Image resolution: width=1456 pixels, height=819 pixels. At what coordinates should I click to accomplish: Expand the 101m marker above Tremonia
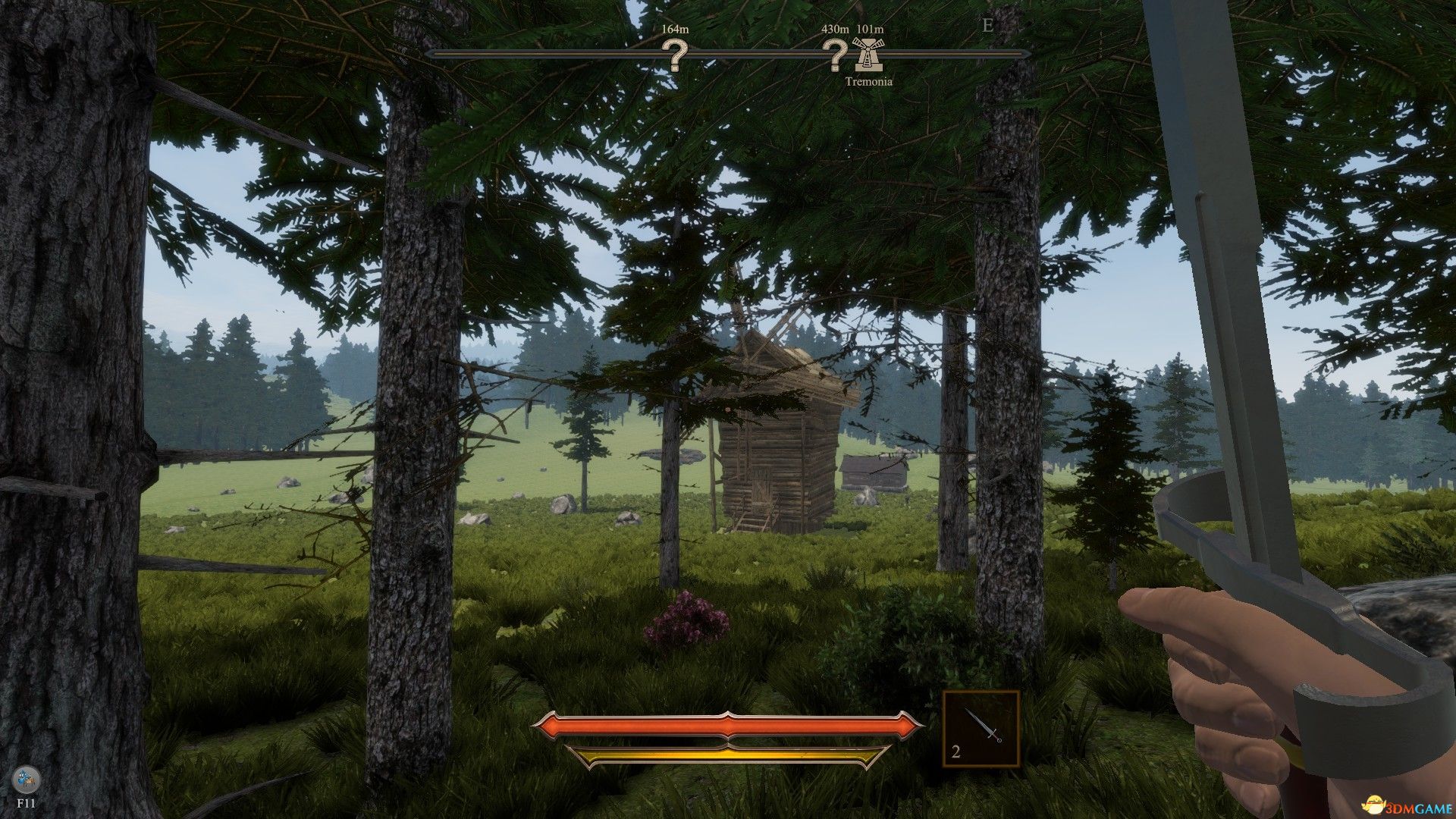(x=869, y=29)
